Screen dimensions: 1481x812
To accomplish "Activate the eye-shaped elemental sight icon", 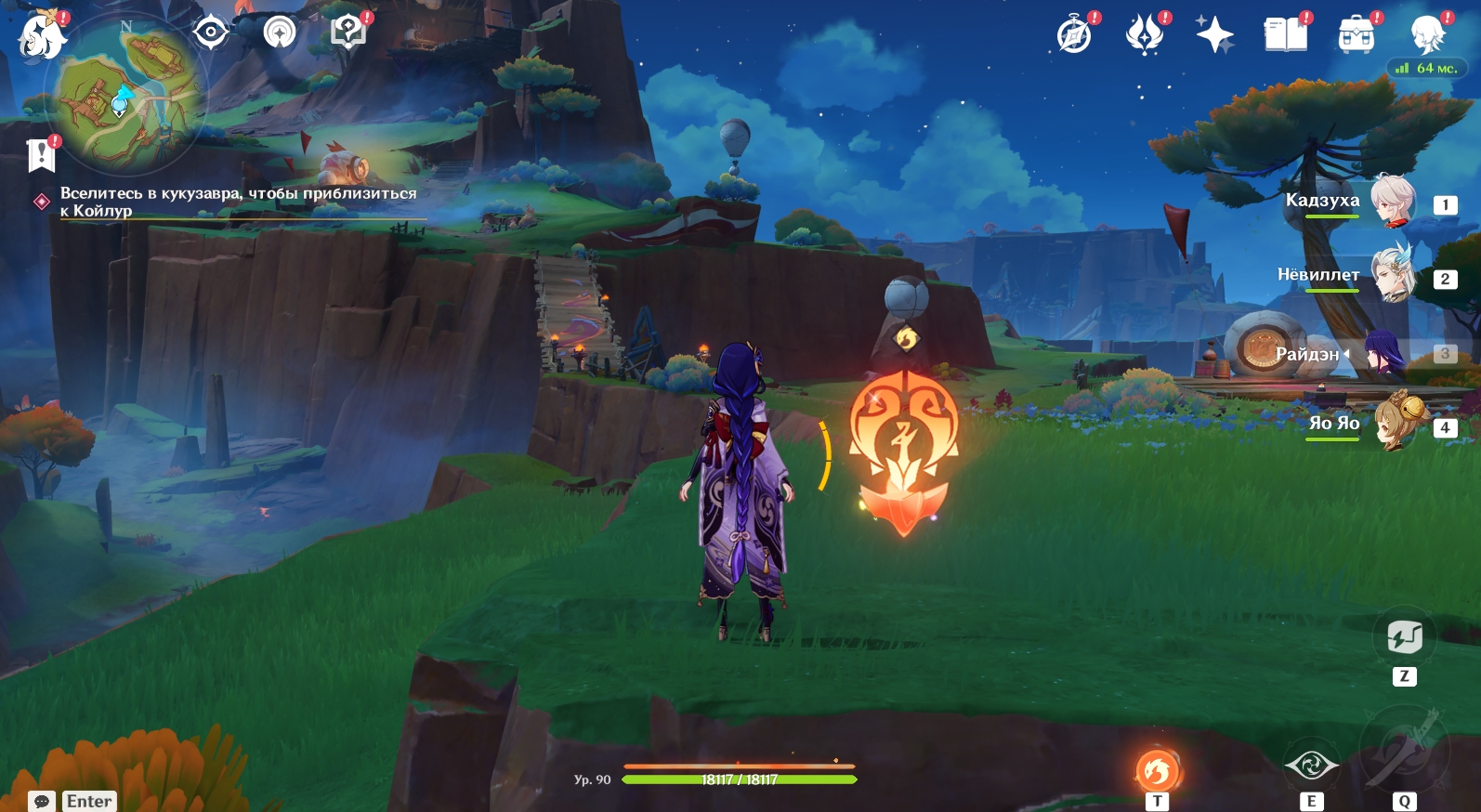I will click(x=1311, y=766).
